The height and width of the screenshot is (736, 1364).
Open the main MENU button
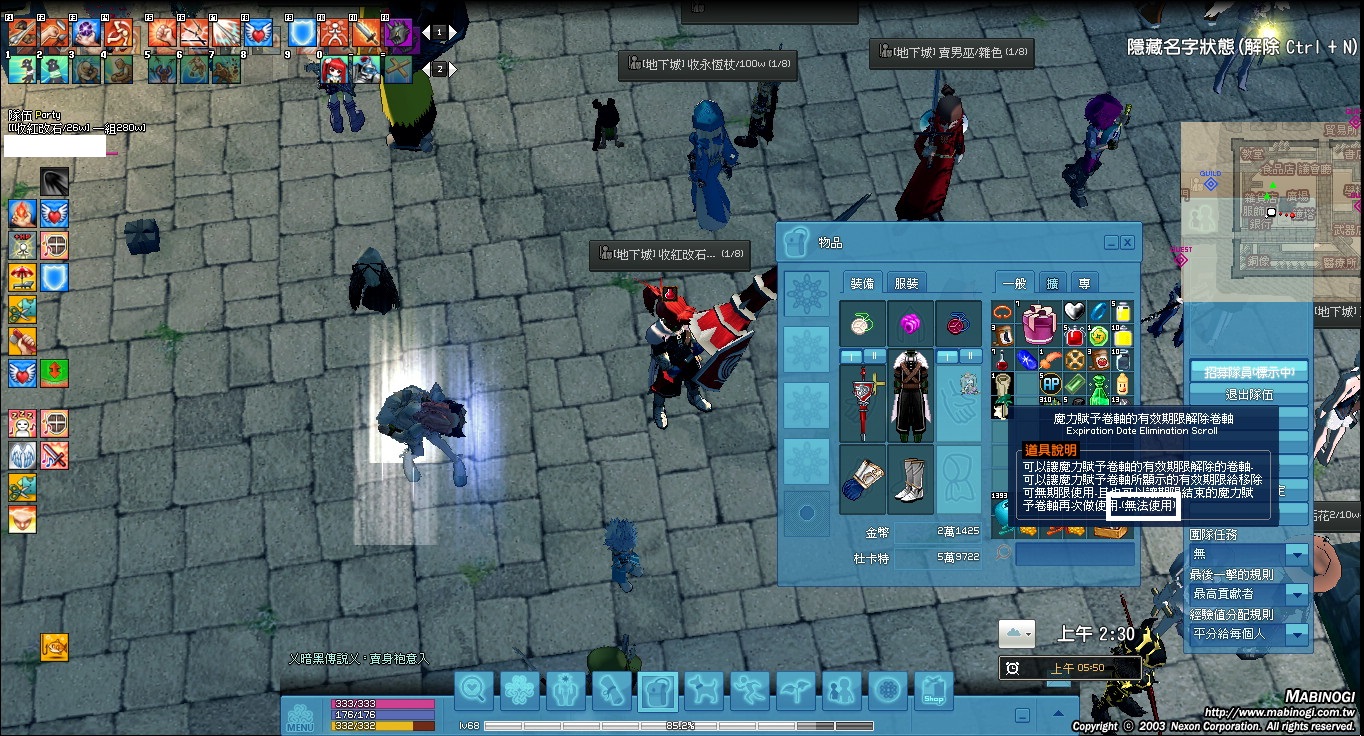(x=301, y=717)
